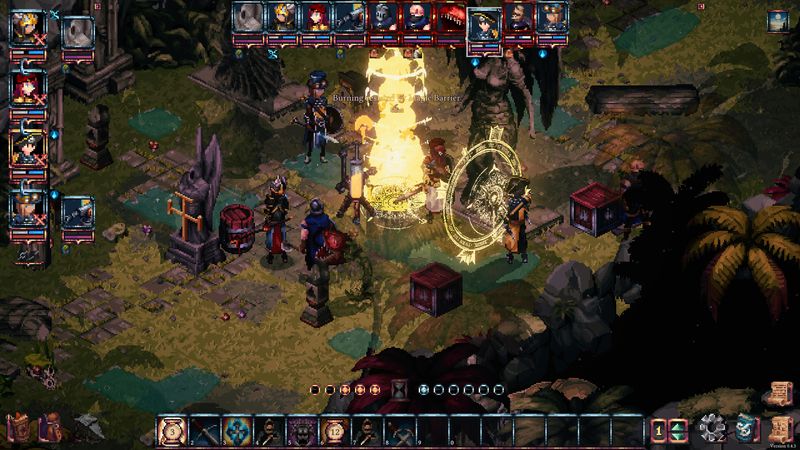The width and height of the screenshot is (800, 450).
Task: Click the blue skull mask icon
Action: 745,430
